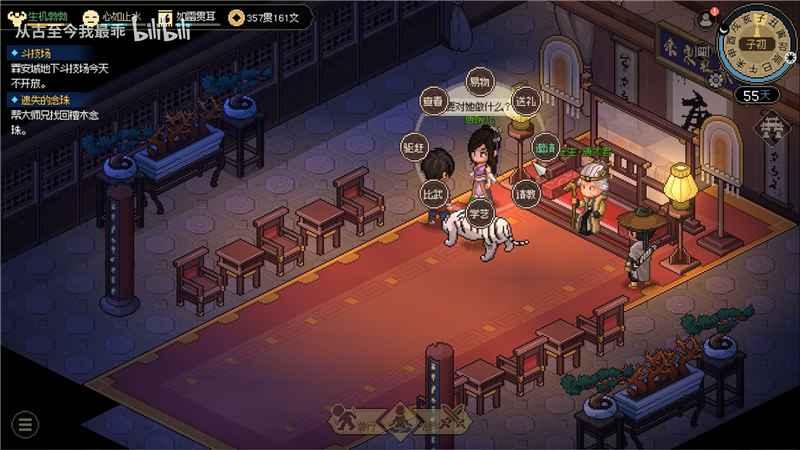Choose 邀请 to invite her
This screenshot has height=450, width=800.
point(544,147)
